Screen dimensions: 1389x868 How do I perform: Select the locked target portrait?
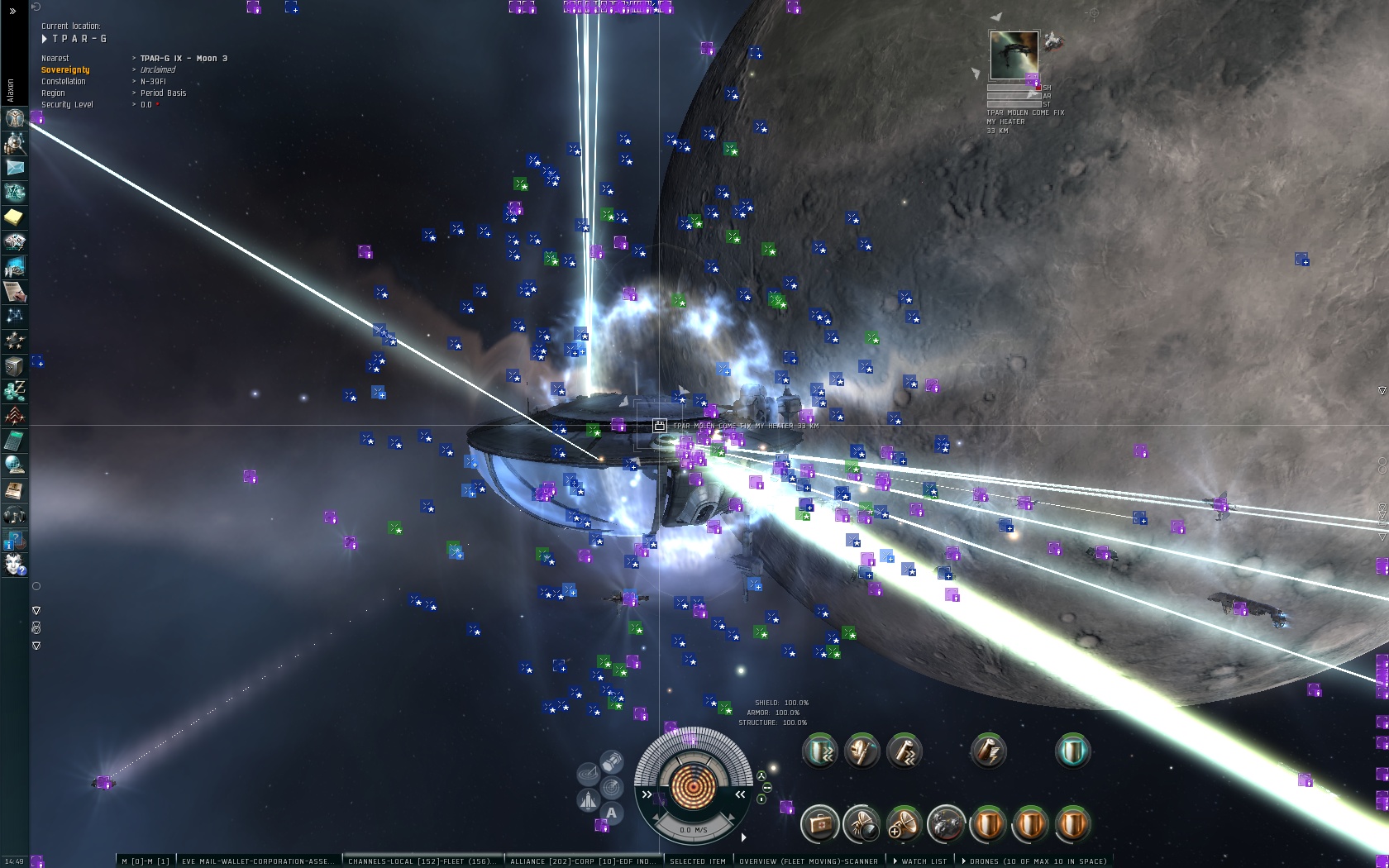(x=1014, y=55)
